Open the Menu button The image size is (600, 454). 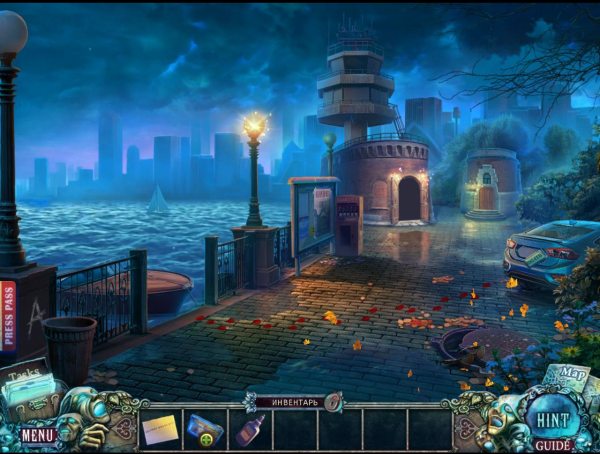click(38, 436)
